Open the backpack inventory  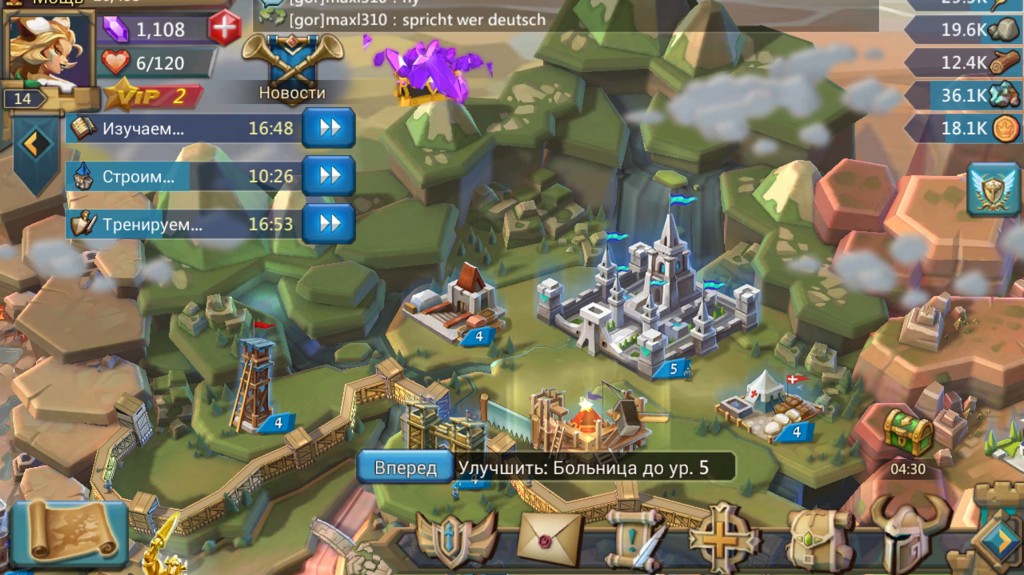817,538
